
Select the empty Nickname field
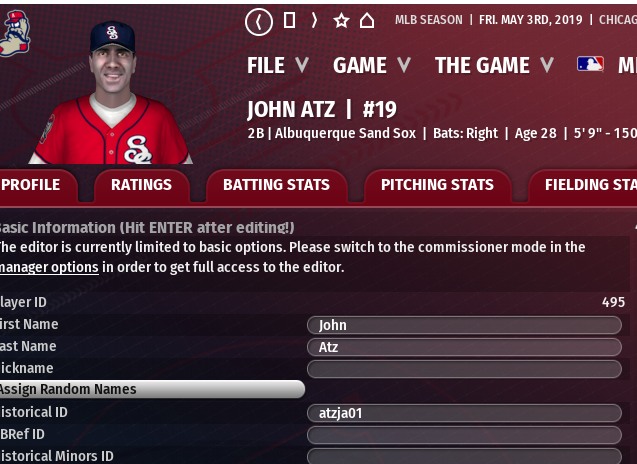click(464, 369)
